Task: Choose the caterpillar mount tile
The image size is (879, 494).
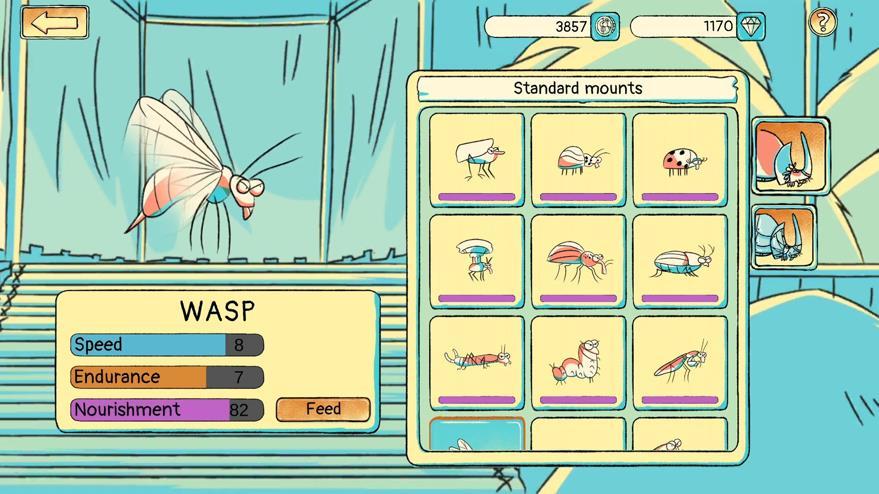Action: pyautogui.click(x=578, y=362)
